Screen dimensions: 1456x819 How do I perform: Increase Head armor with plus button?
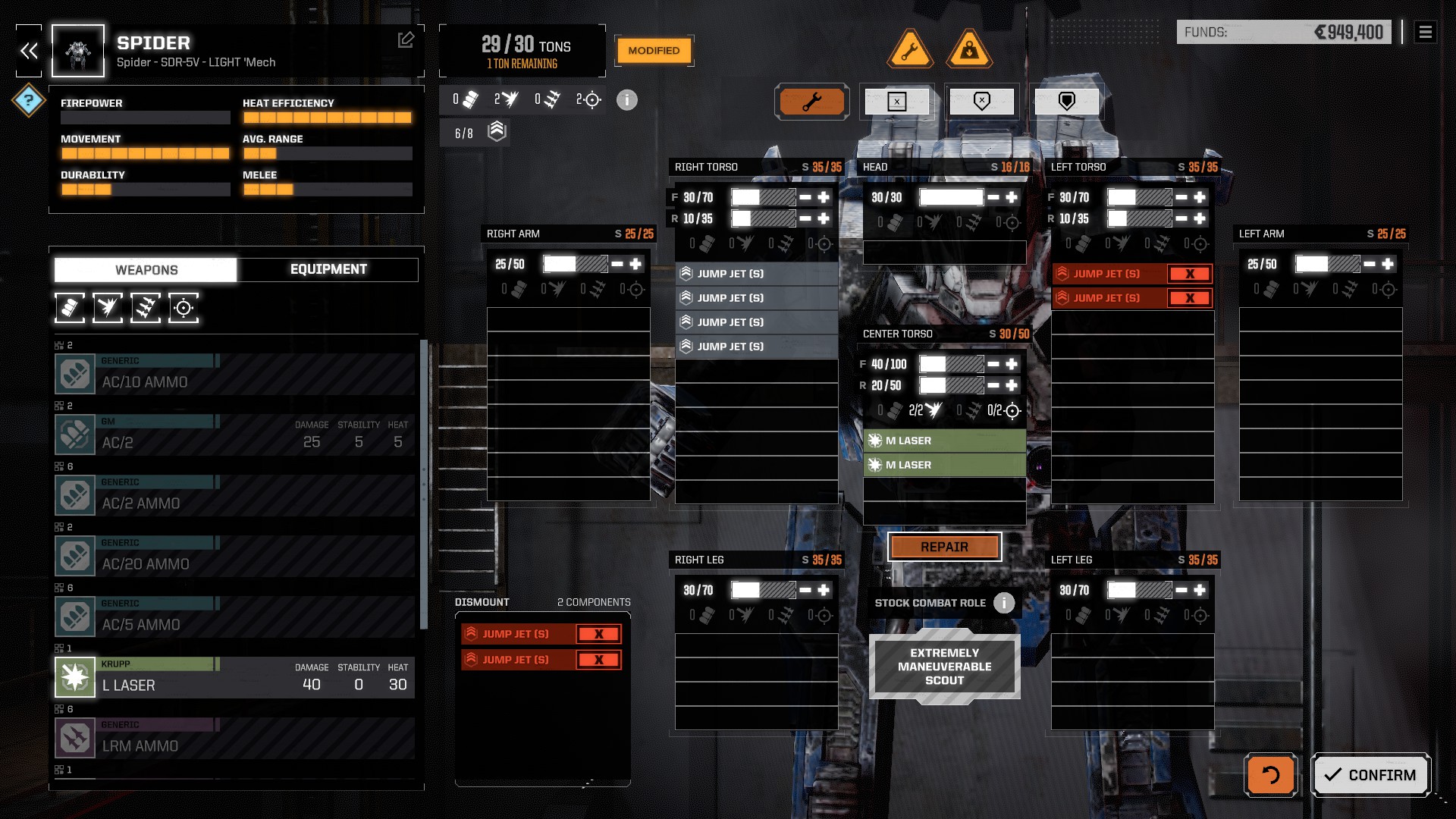(x=1012, y=197)
